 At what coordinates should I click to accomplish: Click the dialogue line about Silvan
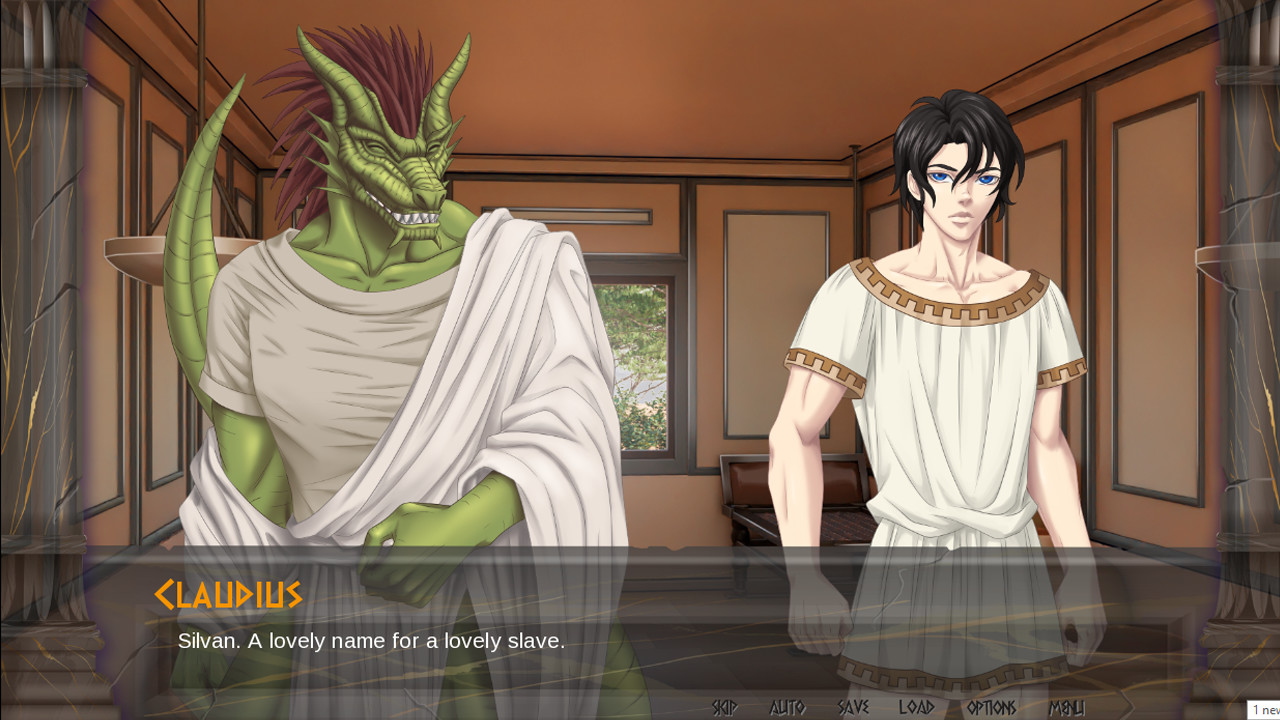[x=370, y=641]
